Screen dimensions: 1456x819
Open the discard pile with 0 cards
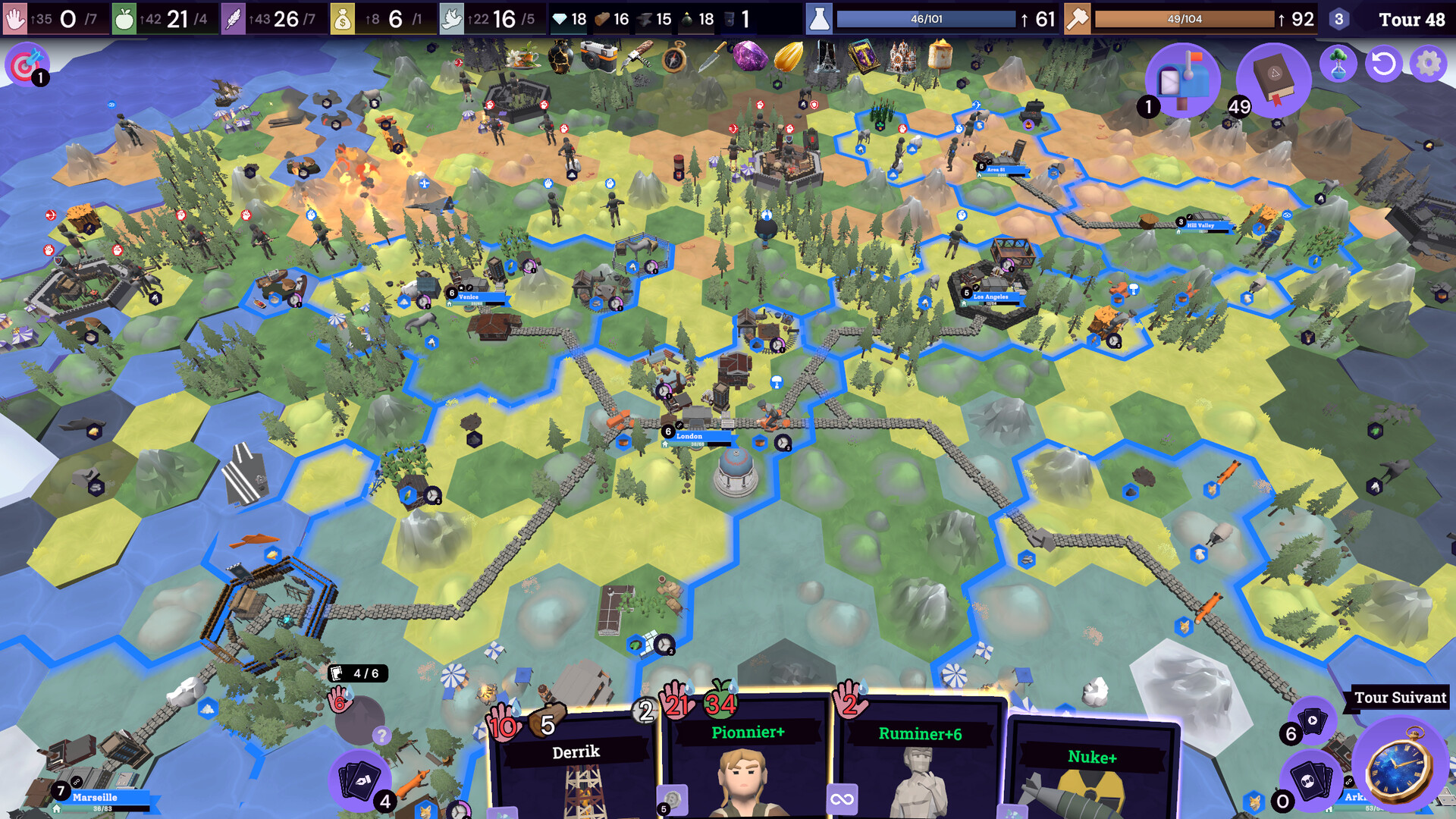tap(1310, 783)
